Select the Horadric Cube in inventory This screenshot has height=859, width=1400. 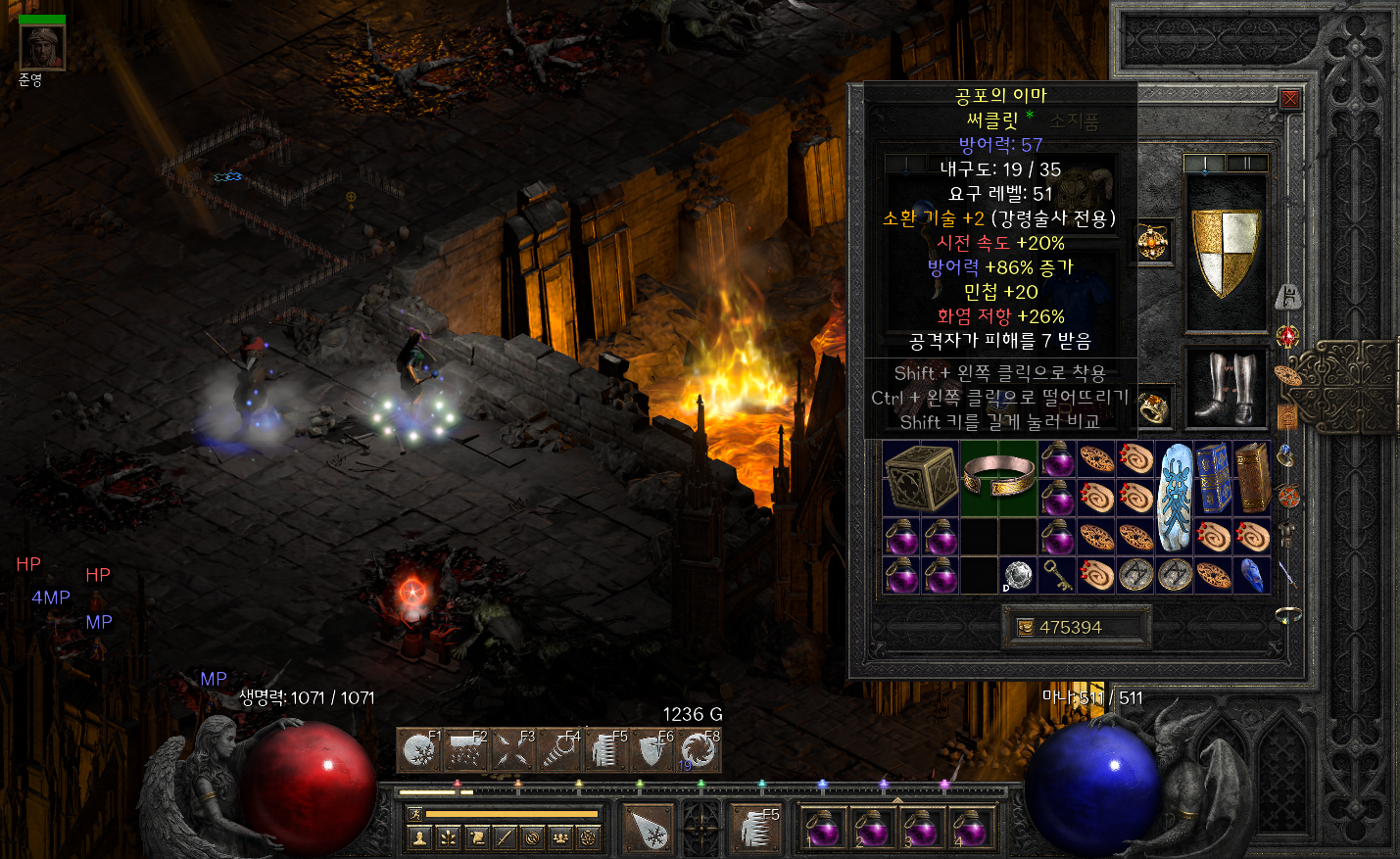pyautogui.click(x=921, y=477)
